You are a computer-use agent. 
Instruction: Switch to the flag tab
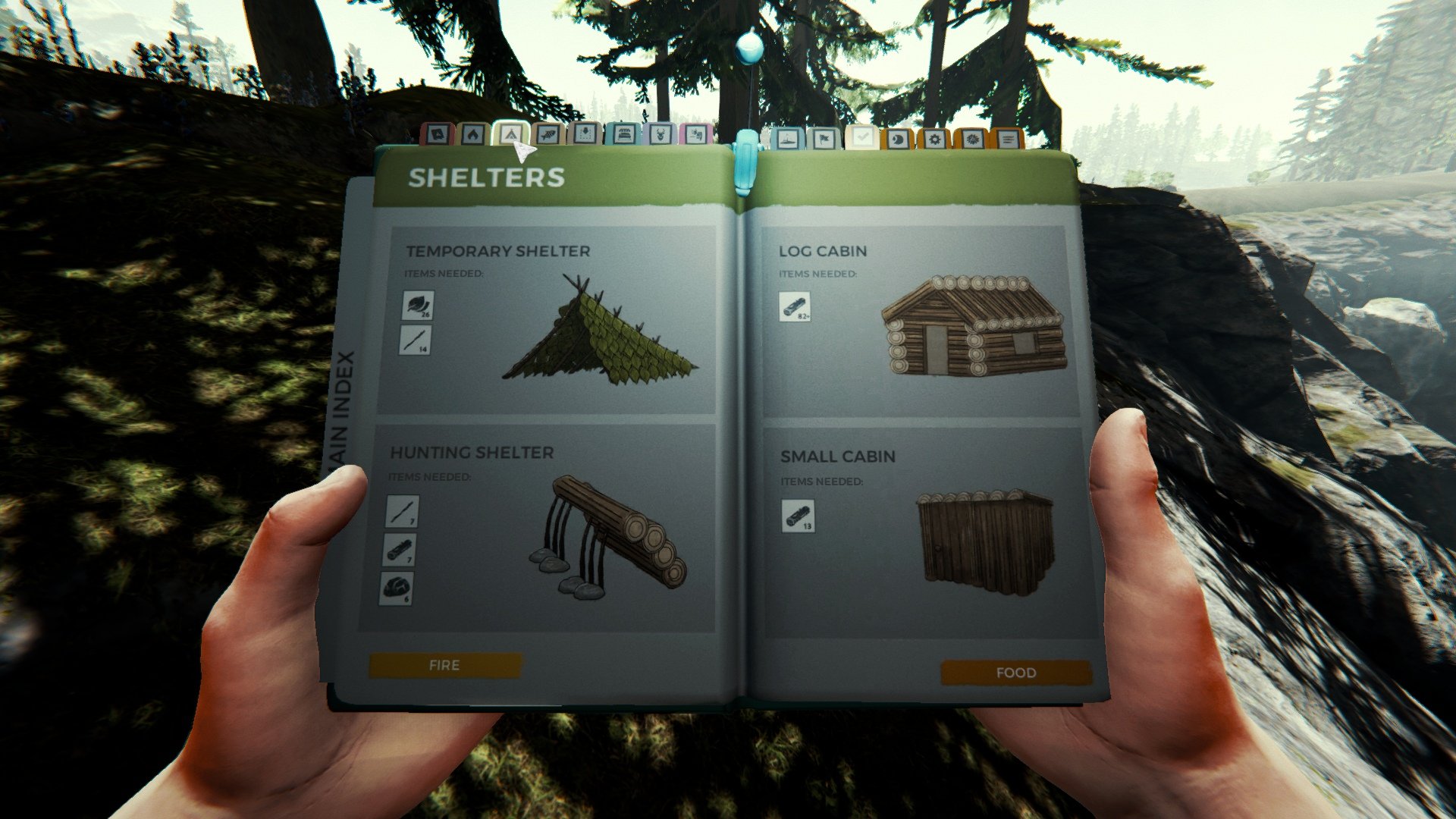pos(824,139)
